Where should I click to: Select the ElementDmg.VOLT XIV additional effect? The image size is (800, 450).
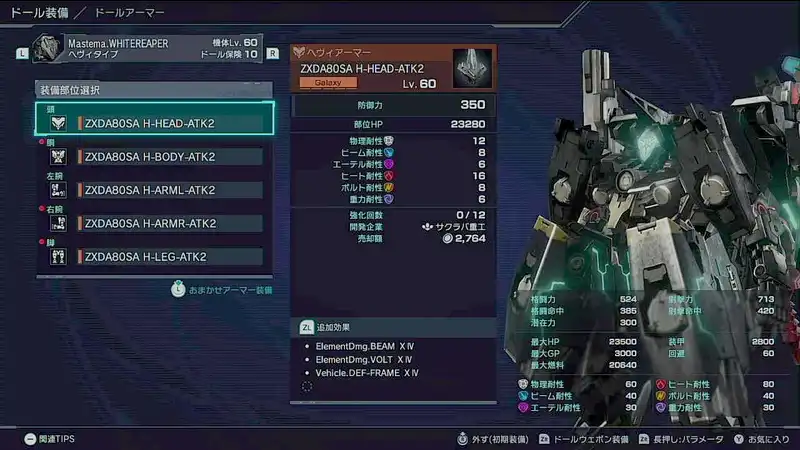click(x=364, y=359)
